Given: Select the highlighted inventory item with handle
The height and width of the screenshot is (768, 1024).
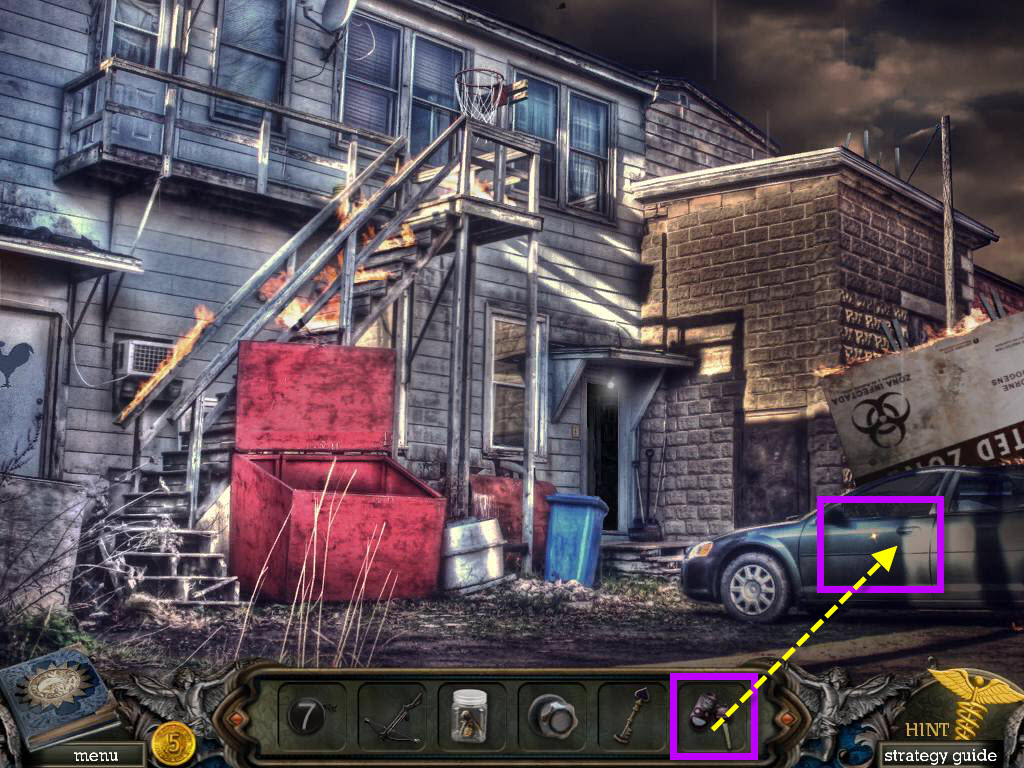Looking at the screenshot, I should [x=713, y=715].
